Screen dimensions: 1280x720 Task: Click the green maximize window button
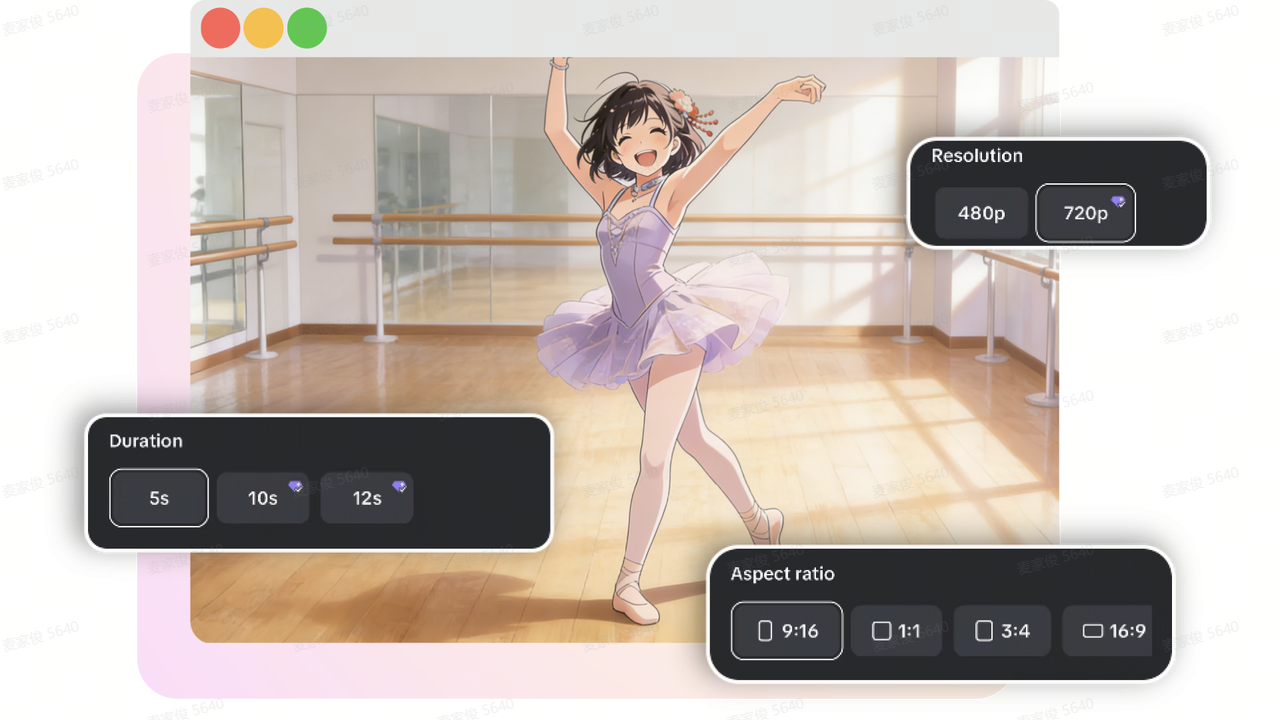tap(307, 28)
